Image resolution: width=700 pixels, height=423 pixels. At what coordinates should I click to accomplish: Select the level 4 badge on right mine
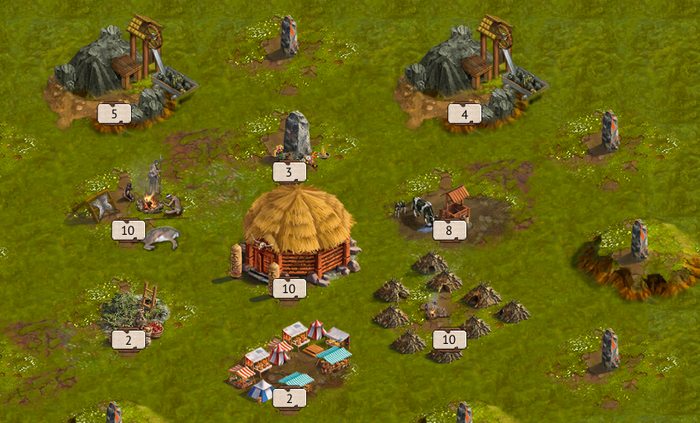point(464,114)
